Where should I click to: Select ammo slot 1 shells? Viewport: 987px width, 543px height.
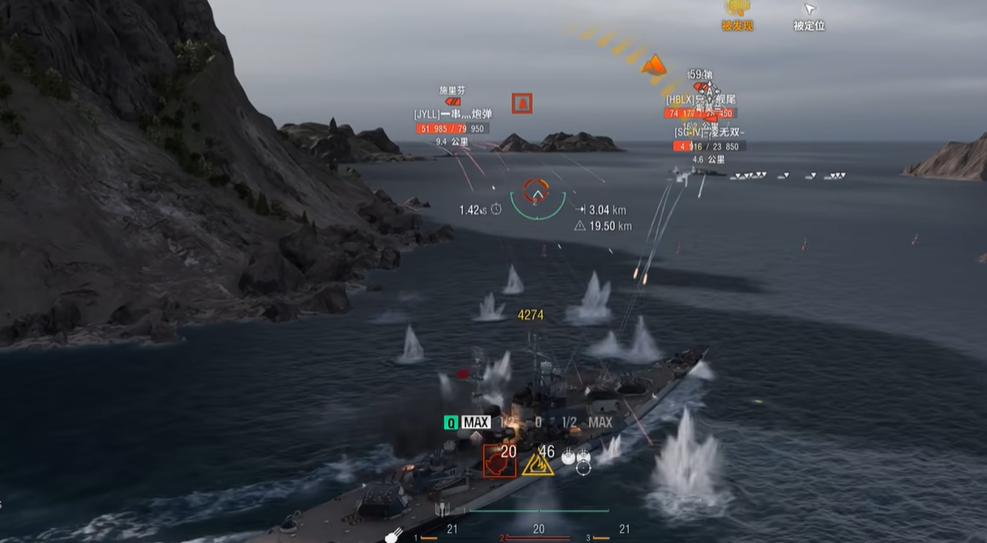click(x=451, y=530)
